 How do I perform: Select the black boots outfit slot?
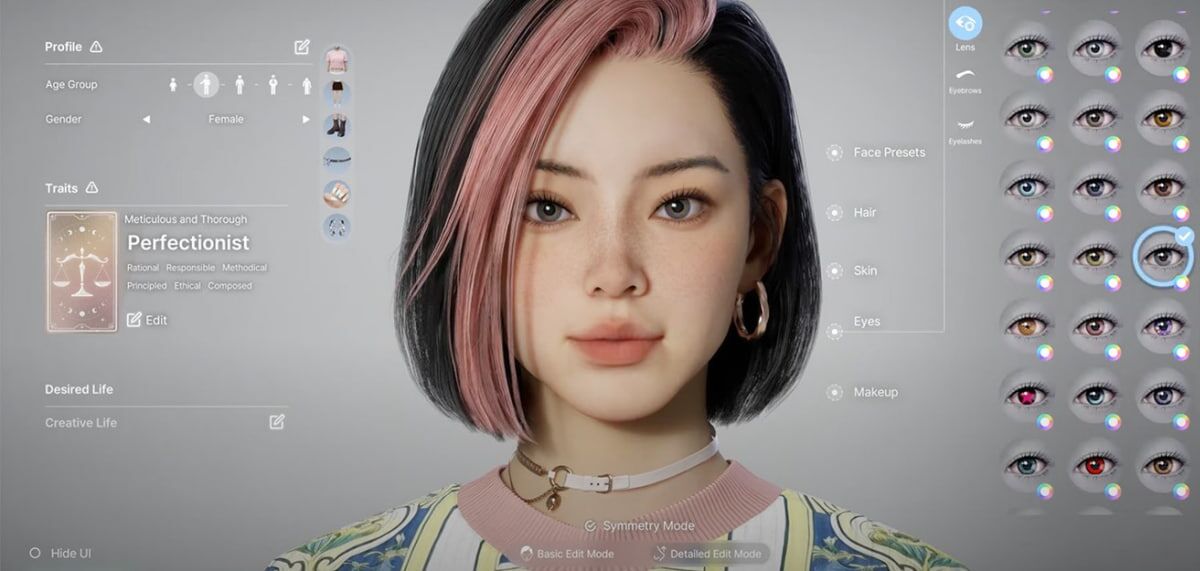pos(337,126)
